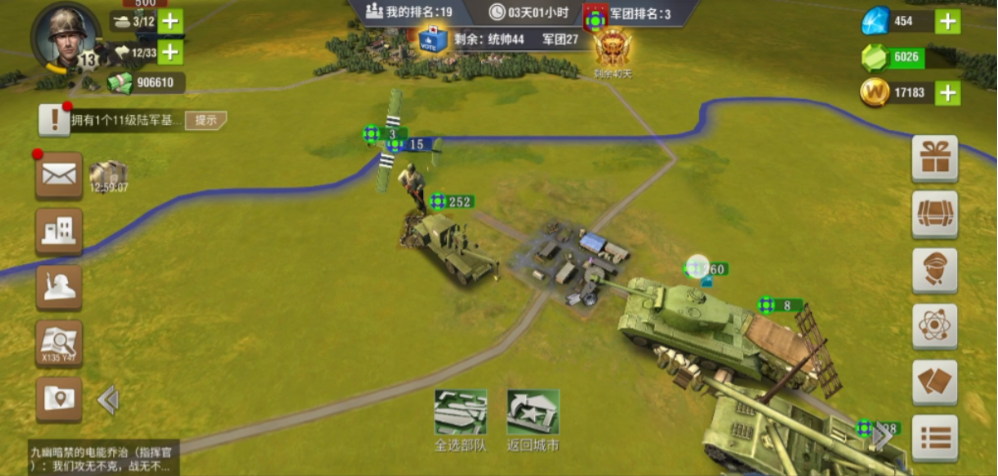Add gold W coins with plus button
Screen dimensions: 998x476
point(947,93)
